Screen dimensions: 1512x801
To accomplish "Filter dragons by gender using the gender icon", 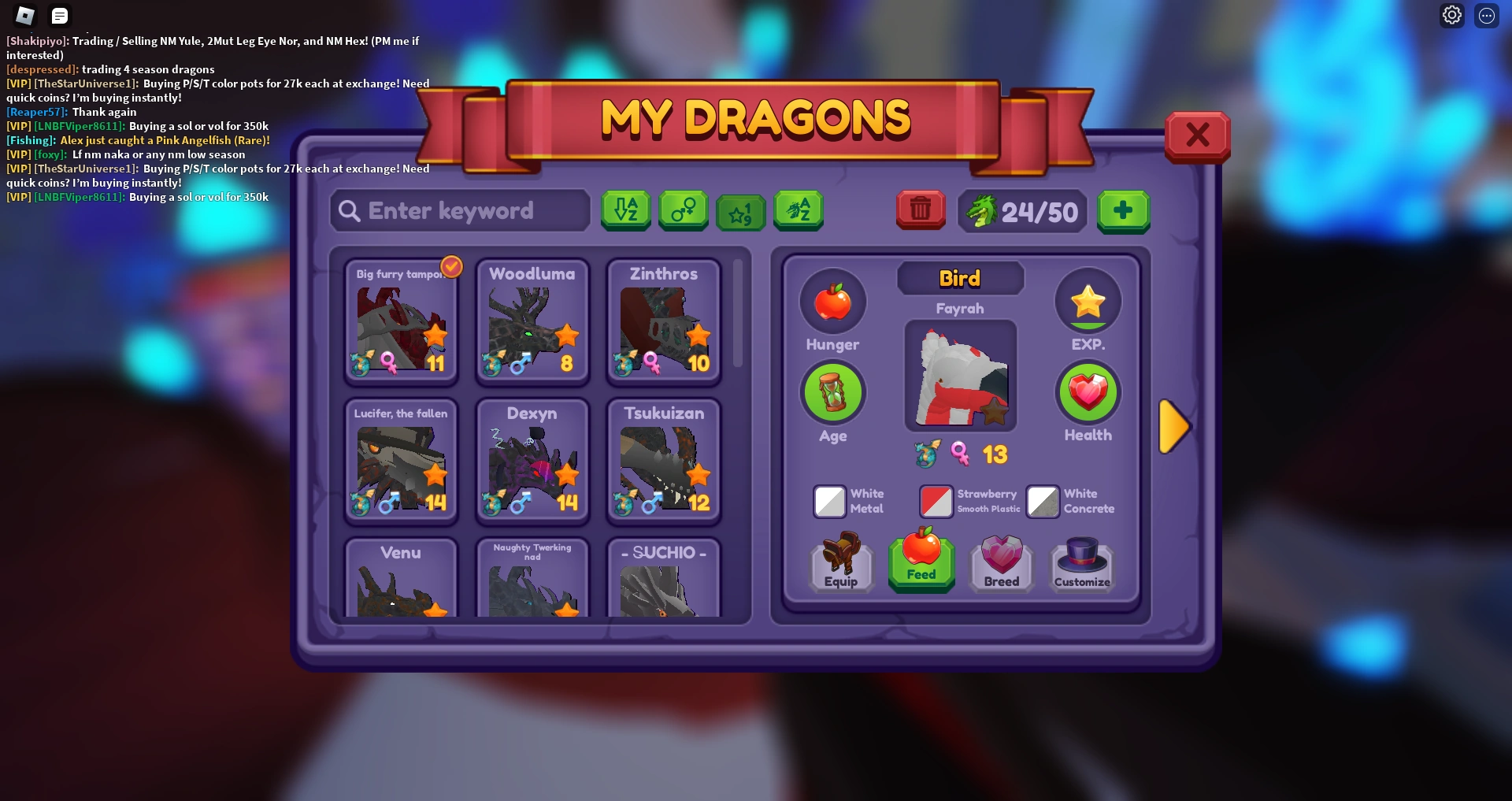I will pos(683,210).
